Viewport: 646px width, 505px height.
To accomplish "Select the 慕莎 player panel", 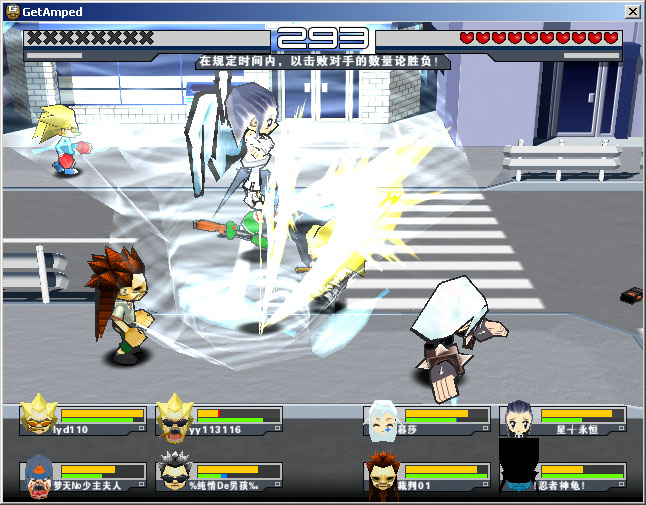I will click(x=426, y=420).
